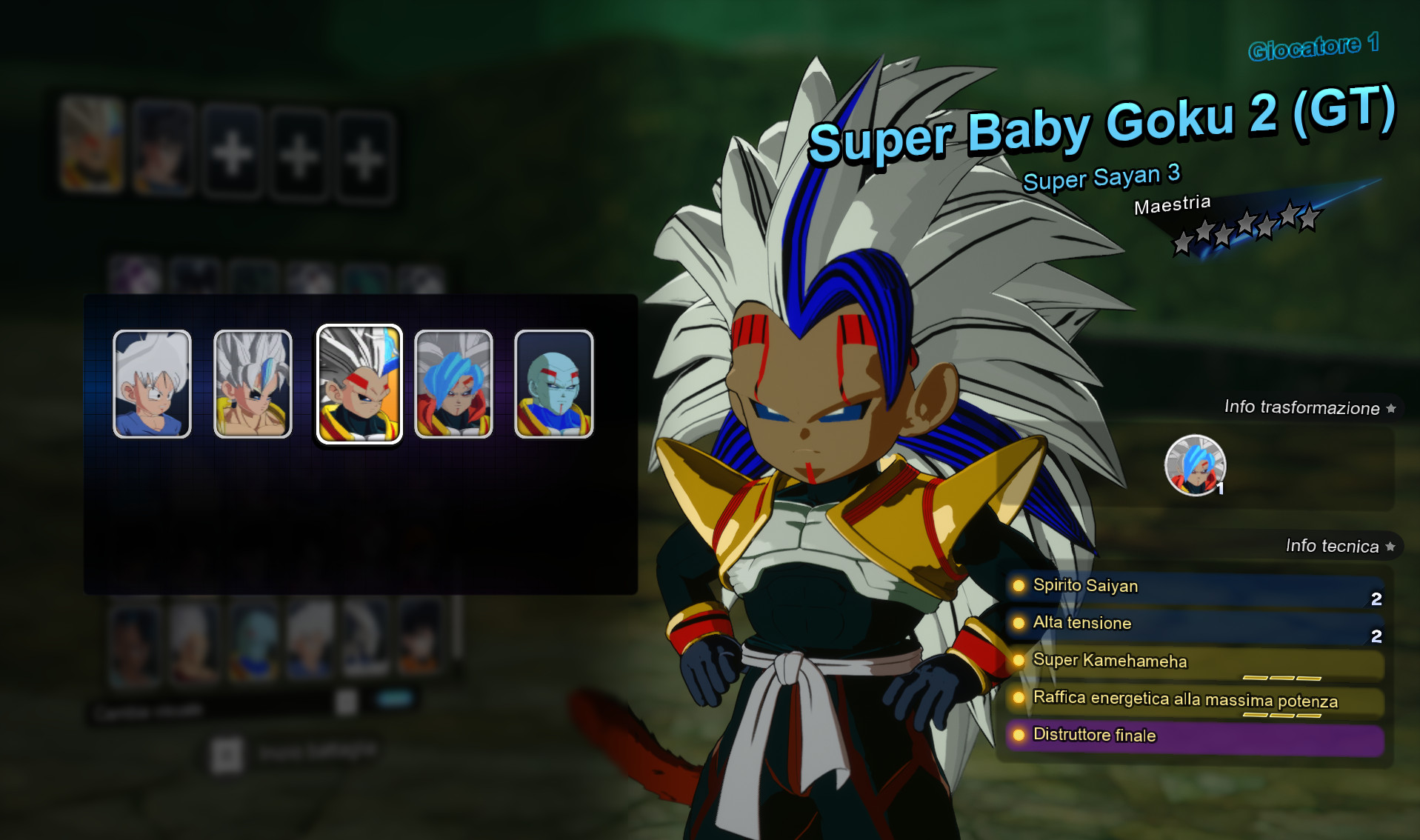The width and height of the screenshot is (1420, 840).
Task: Click the highlighted Super Baby 2 form icon
Action: [359, 383]
